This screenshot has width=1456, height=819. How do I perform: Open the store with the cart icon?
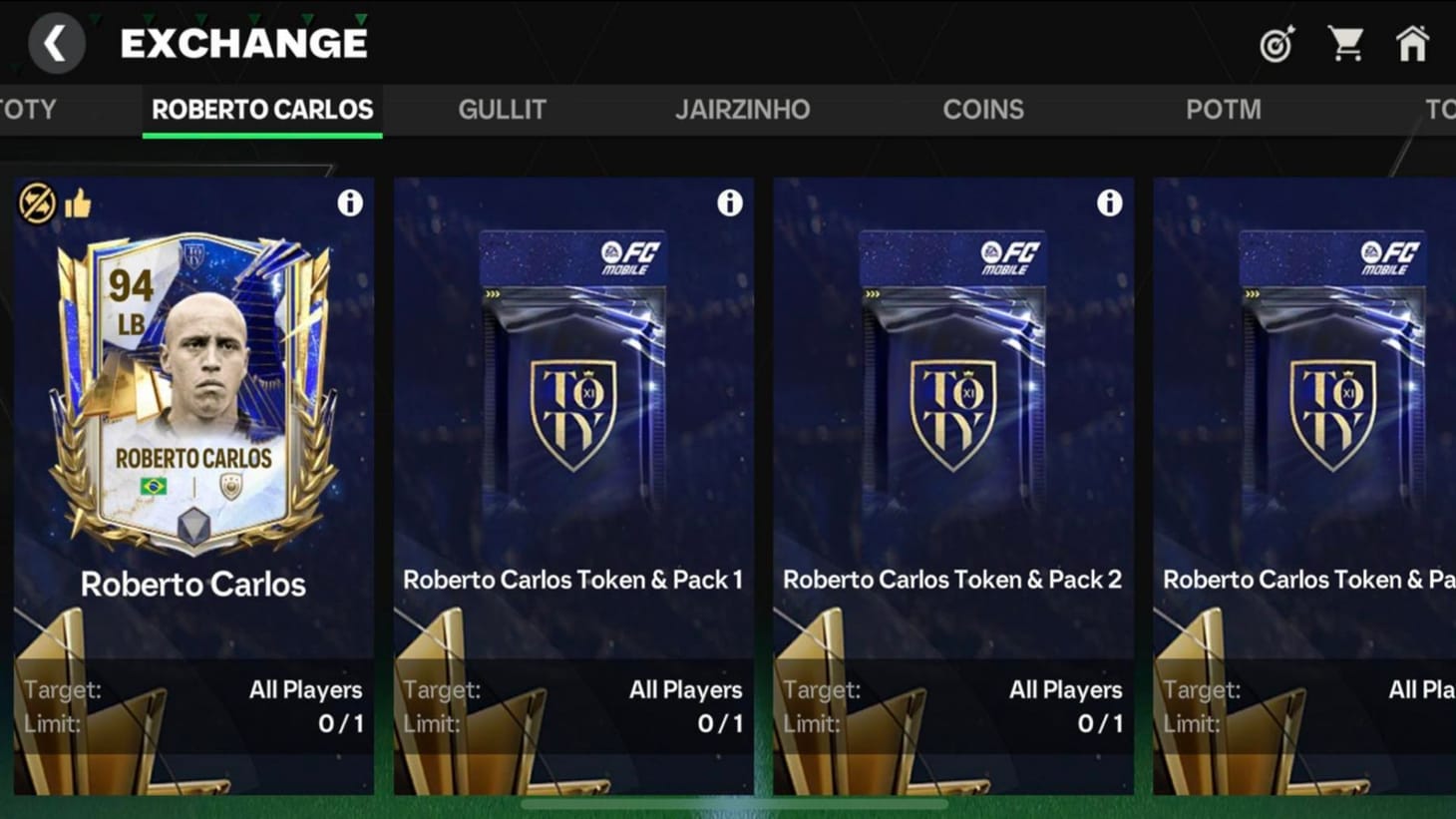[1347, 45]
